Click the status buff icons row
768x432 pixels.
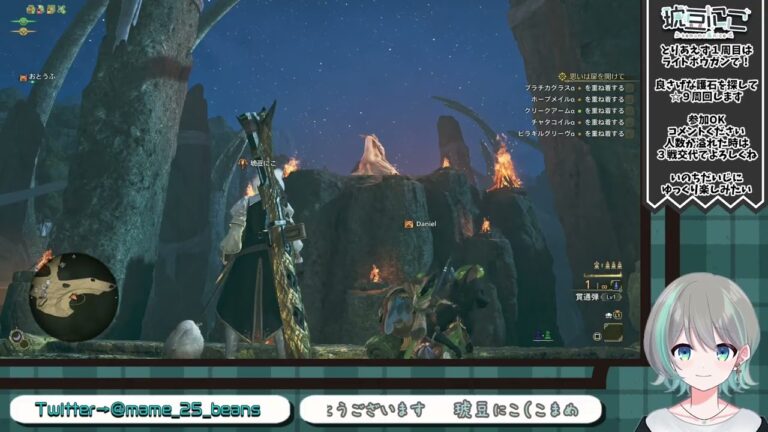pyautogui.click(x=45, y=9)
